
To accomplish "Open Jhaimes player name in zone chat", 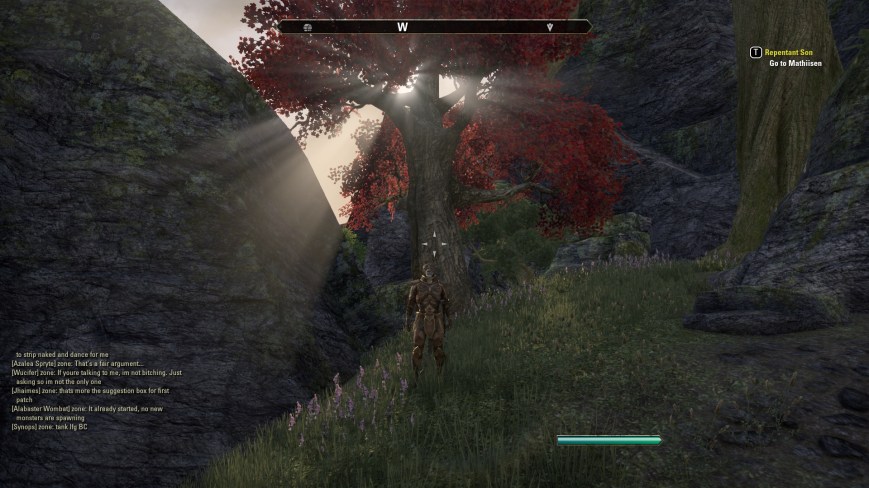I will pyautogui.click(x=25, y=390).
